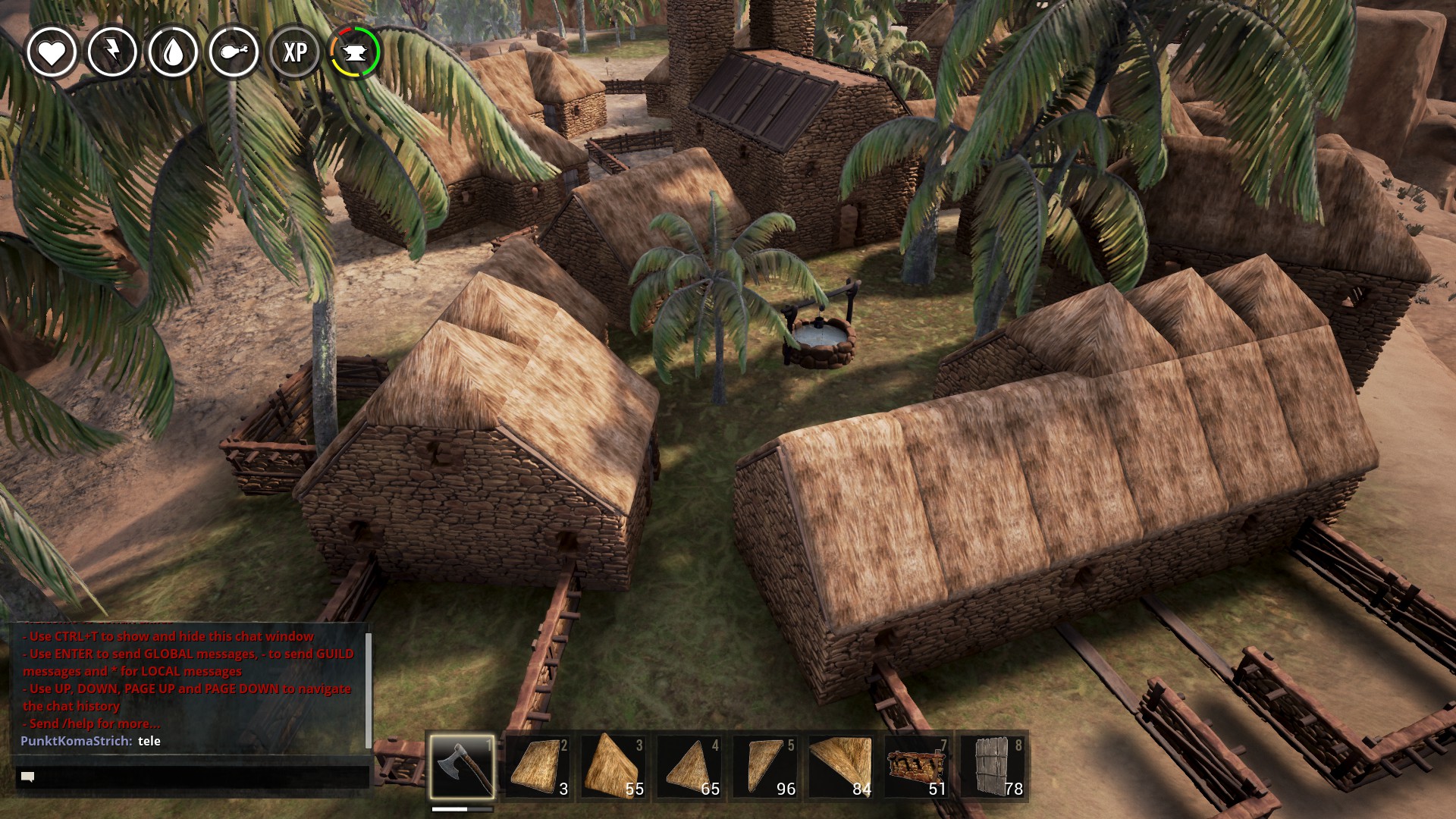Choose the thatch roof stack of 55
Viewport: 1456px width, 819px height.
[613, 766]
